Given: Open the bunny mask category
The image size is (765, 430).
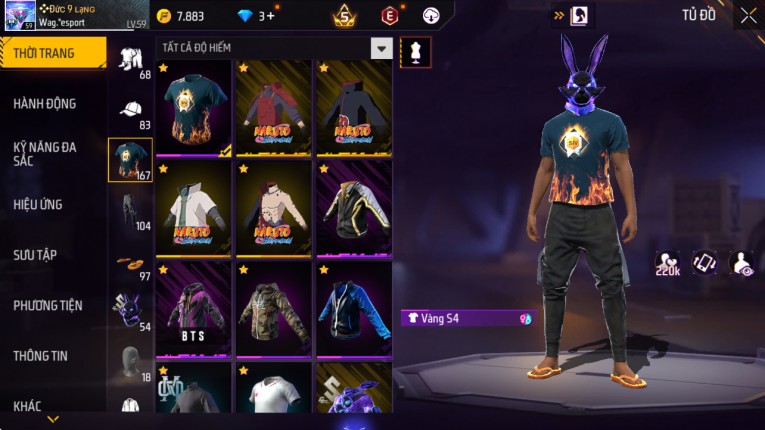Looking at the screenshot, I should coord(130,311).
